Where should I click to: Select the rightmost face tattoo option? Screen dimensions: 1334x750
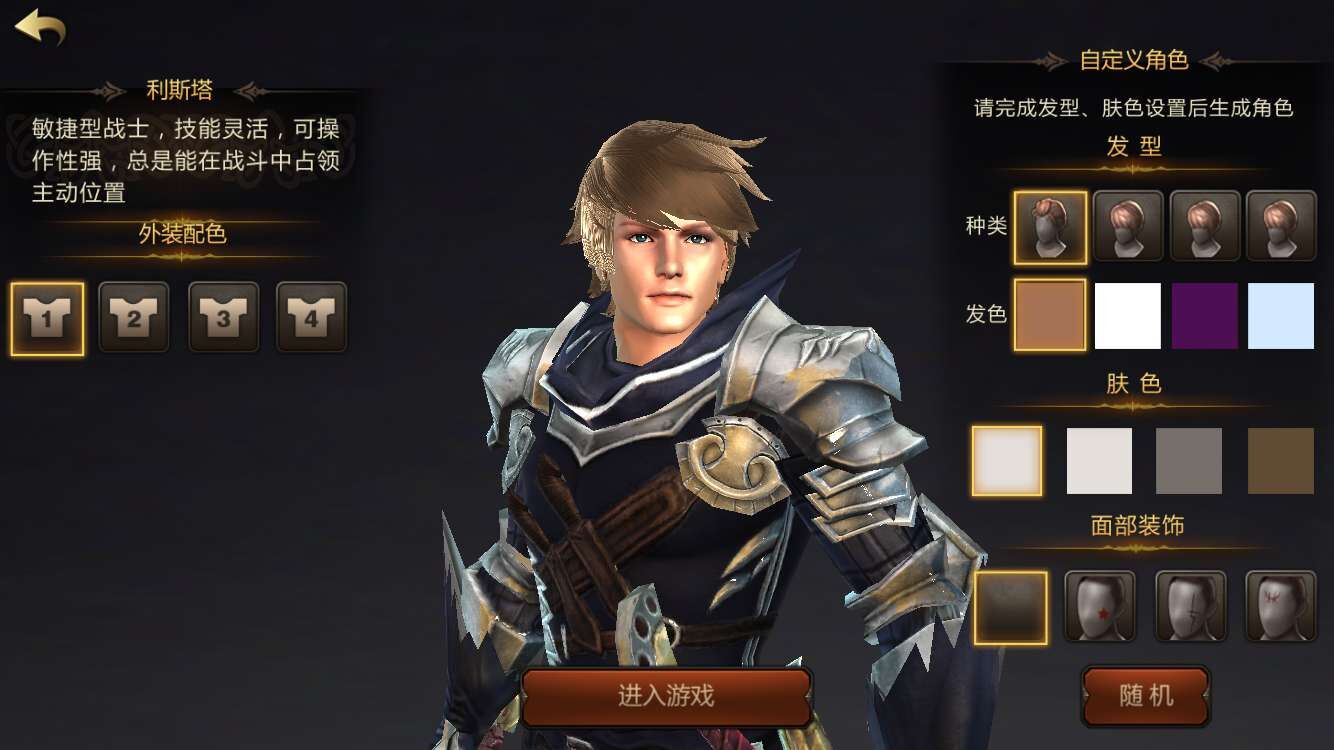1281,606
